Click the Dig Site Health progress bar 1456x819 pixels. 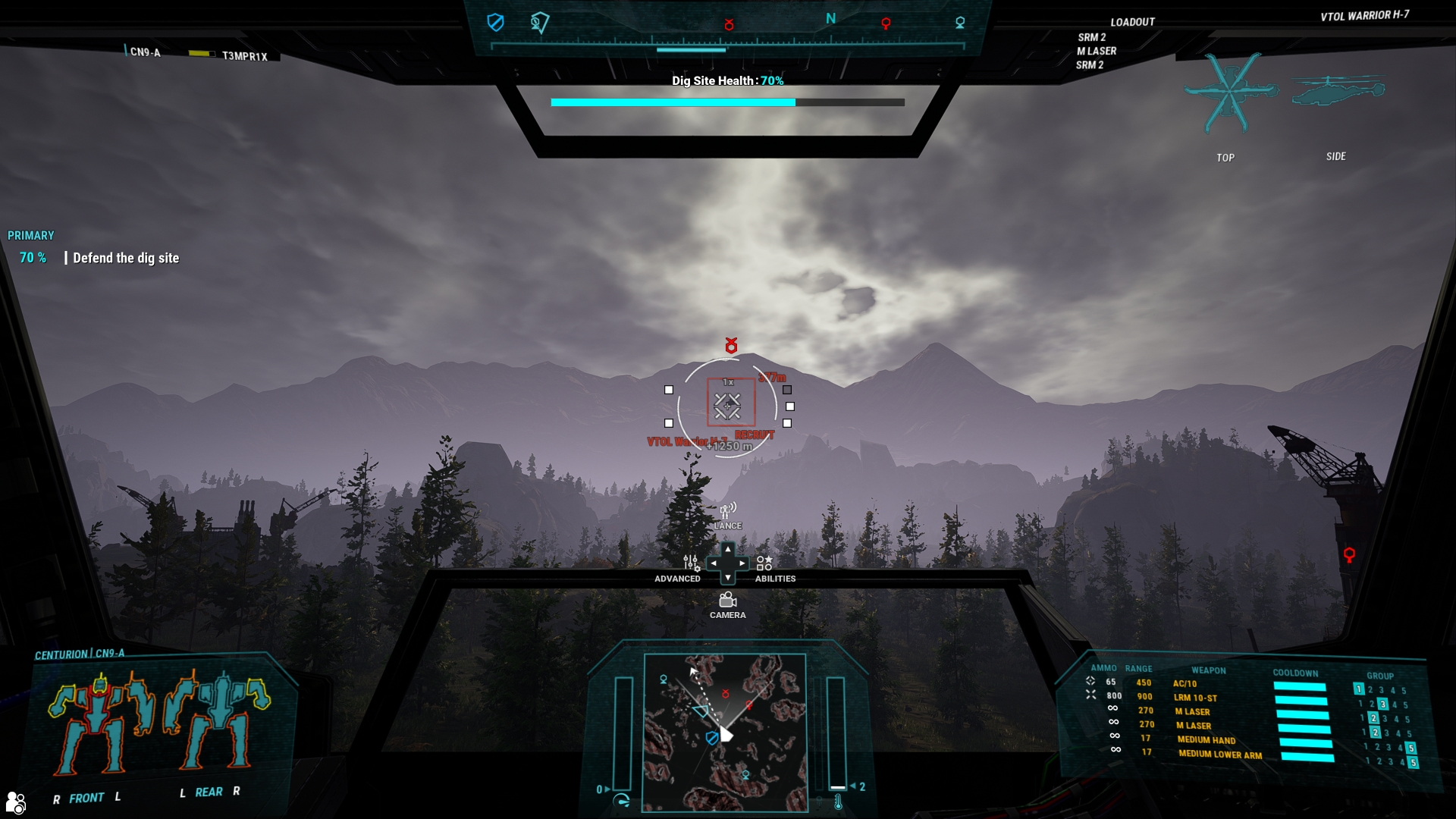tap(726, 101)
